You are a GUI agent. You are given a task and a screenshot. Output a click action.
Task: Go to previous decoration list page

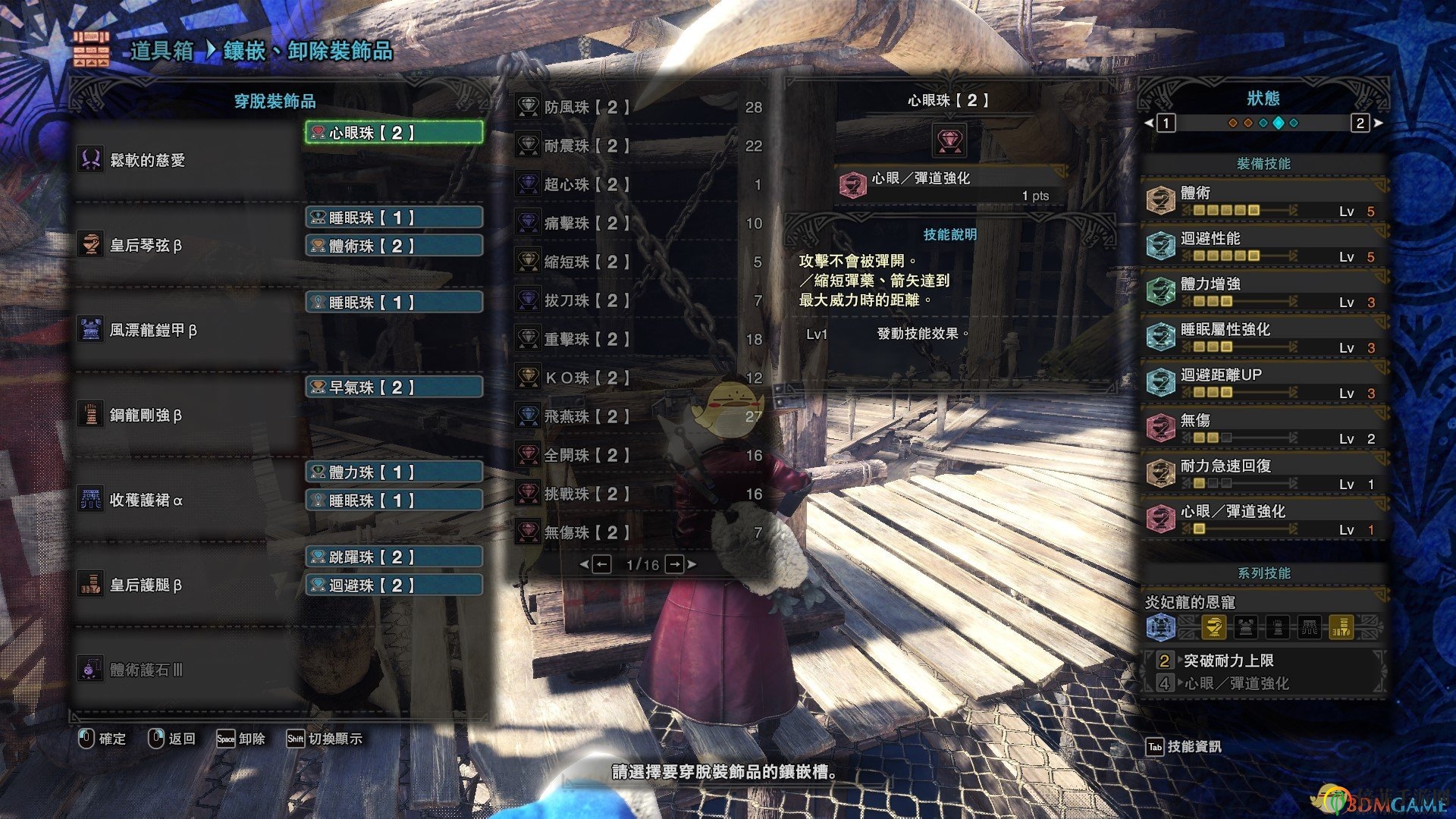[600, 564]
